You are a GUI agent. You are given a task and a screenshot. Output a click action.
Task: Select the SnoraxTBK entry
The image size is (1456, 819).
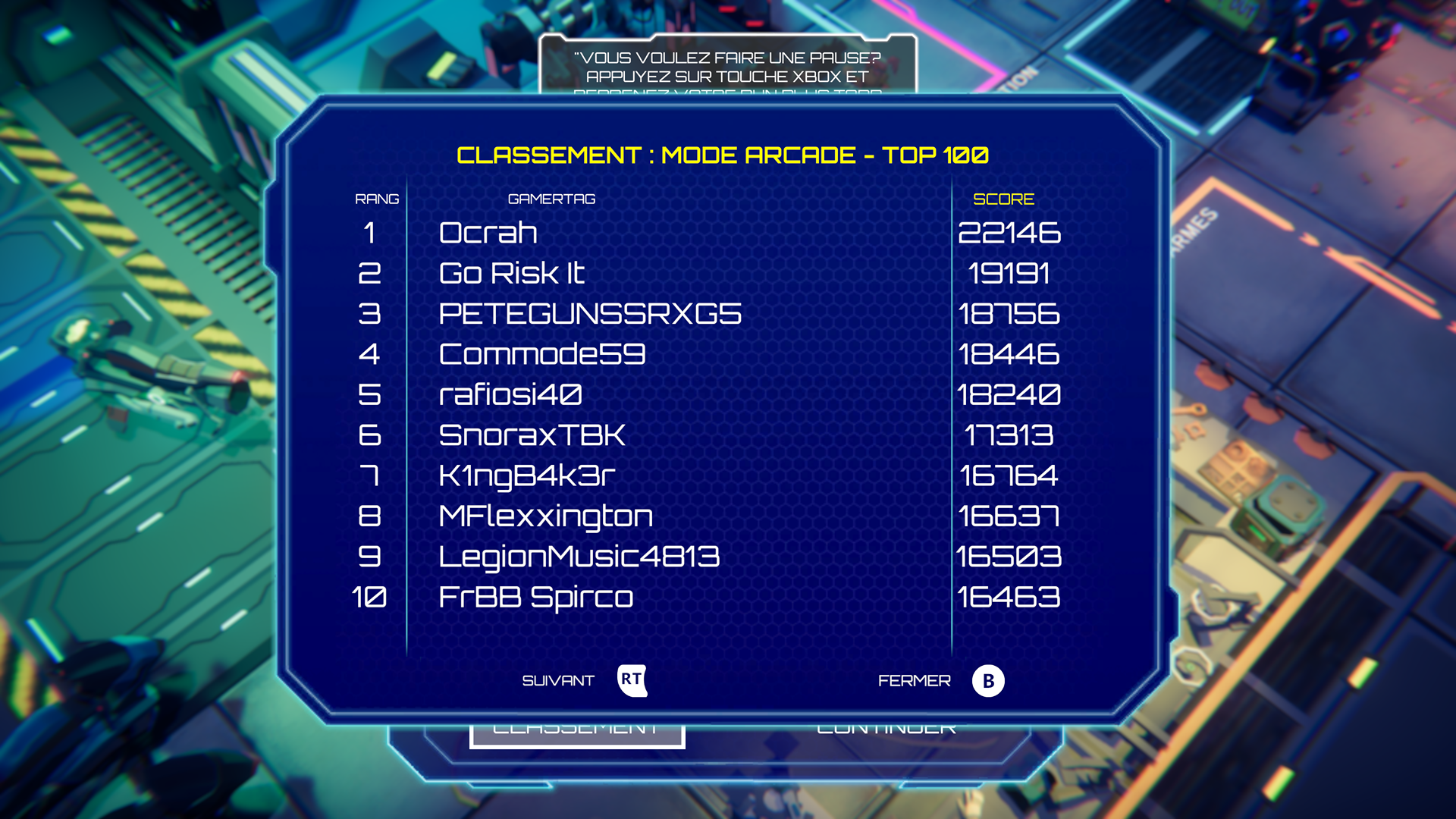[532, 435]
